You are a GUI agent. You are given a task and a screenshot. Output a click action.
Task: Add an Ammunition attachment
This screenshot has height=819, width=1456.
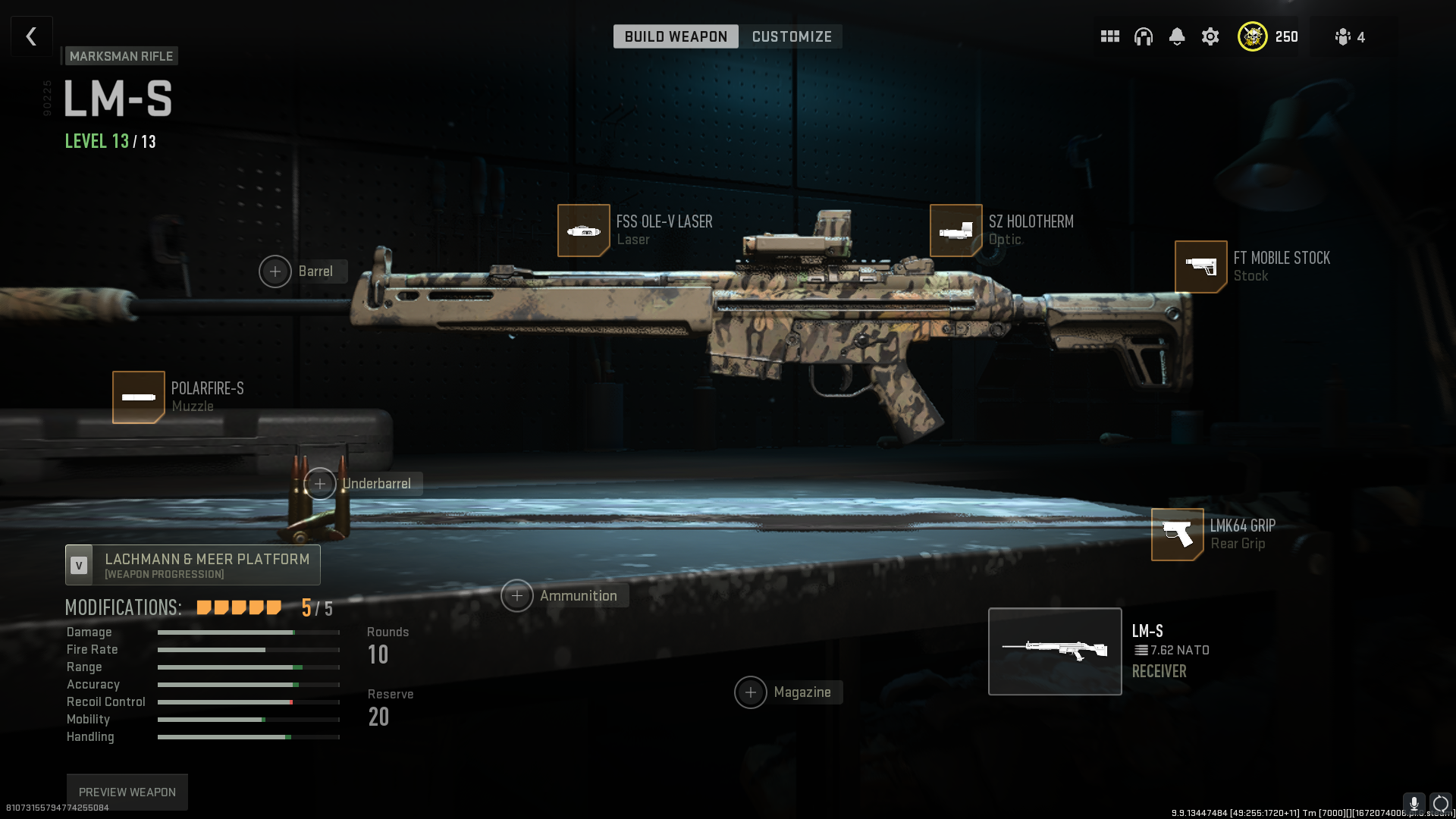(517, 596)
